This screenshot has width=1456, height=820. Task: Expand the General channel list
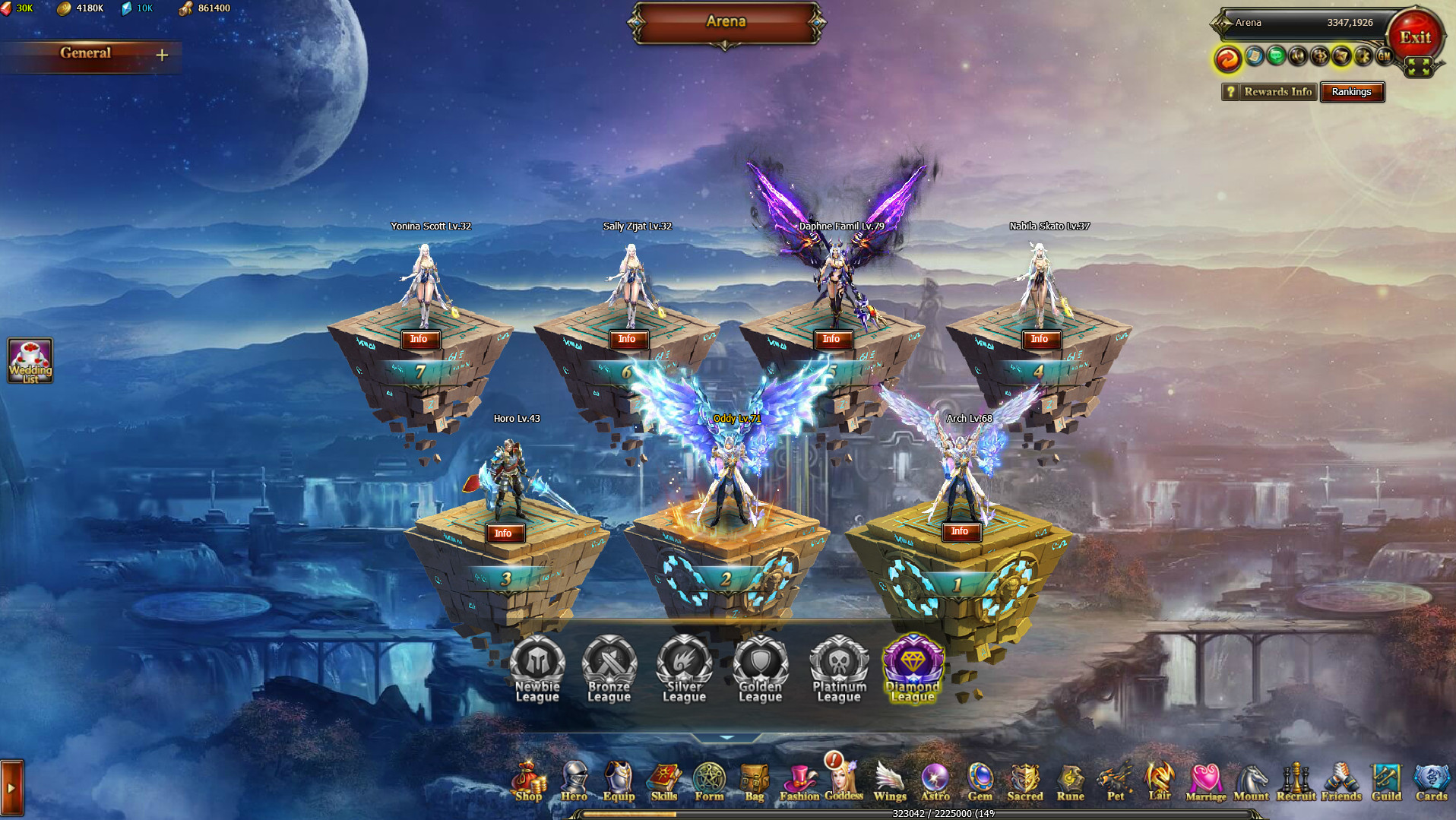point(162,54)
